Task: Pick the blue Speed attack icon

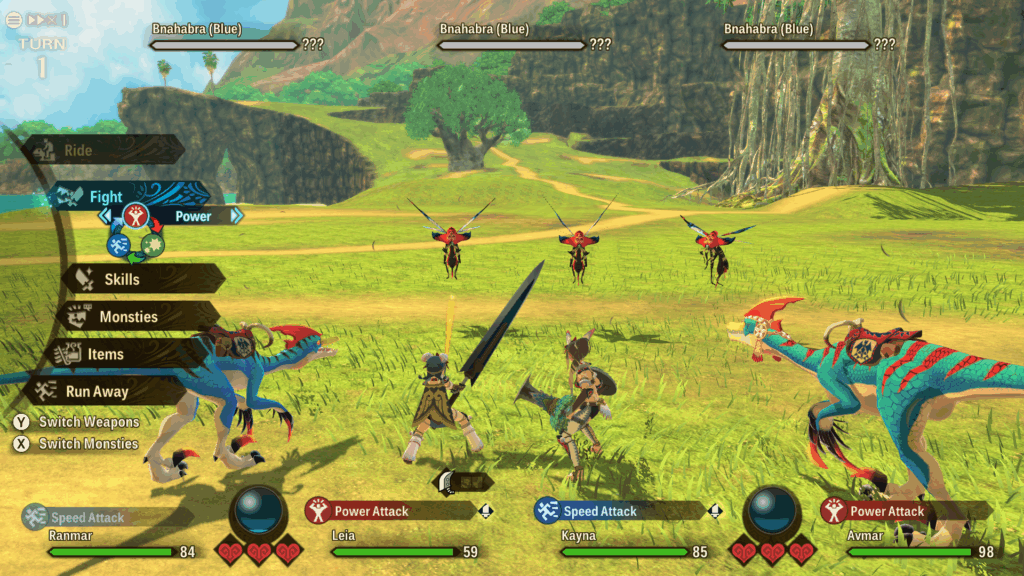Action: 119,244
